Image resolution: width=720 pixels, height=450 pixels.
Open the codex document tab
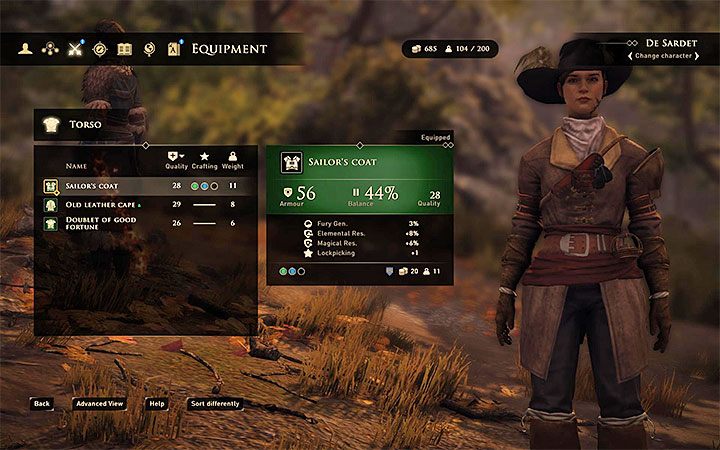point(175,48)
